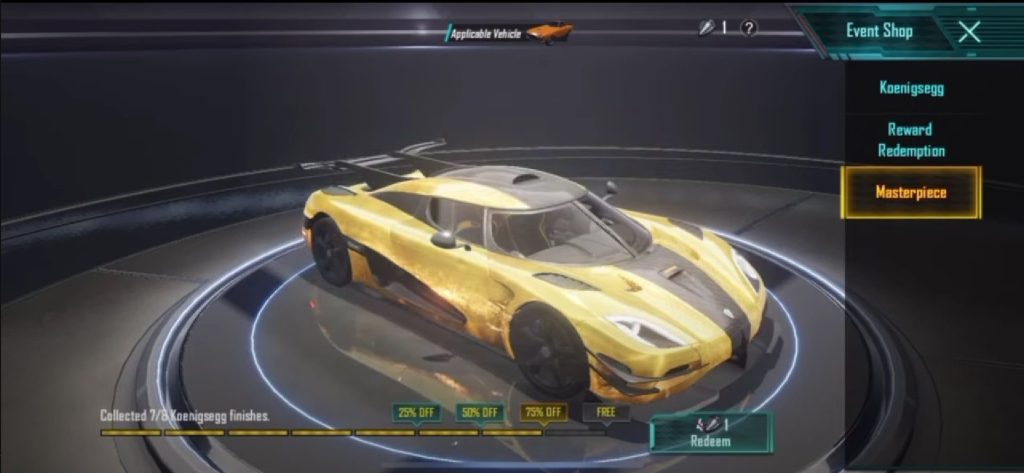Open the question mark help icon
Viewport: 1024px width, 473px height.
pos(748,28)
